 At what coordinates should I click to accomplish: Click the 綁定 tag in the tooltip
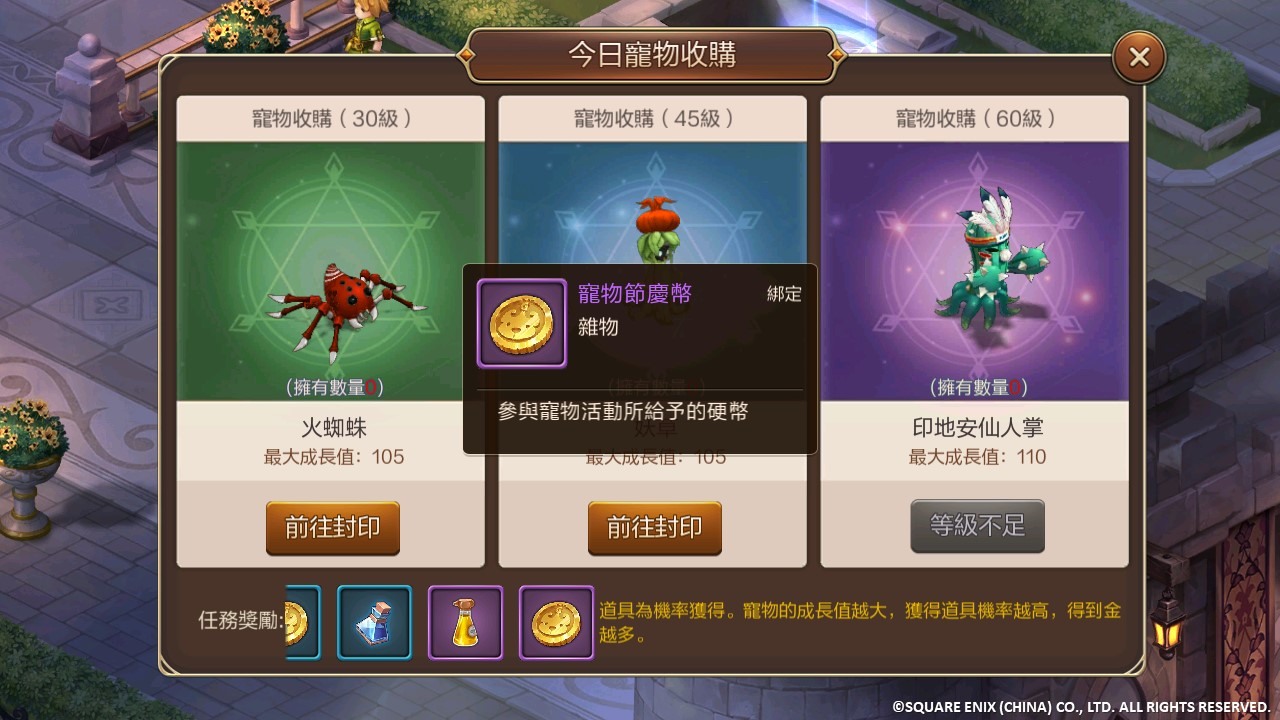[x=783, y=294]
